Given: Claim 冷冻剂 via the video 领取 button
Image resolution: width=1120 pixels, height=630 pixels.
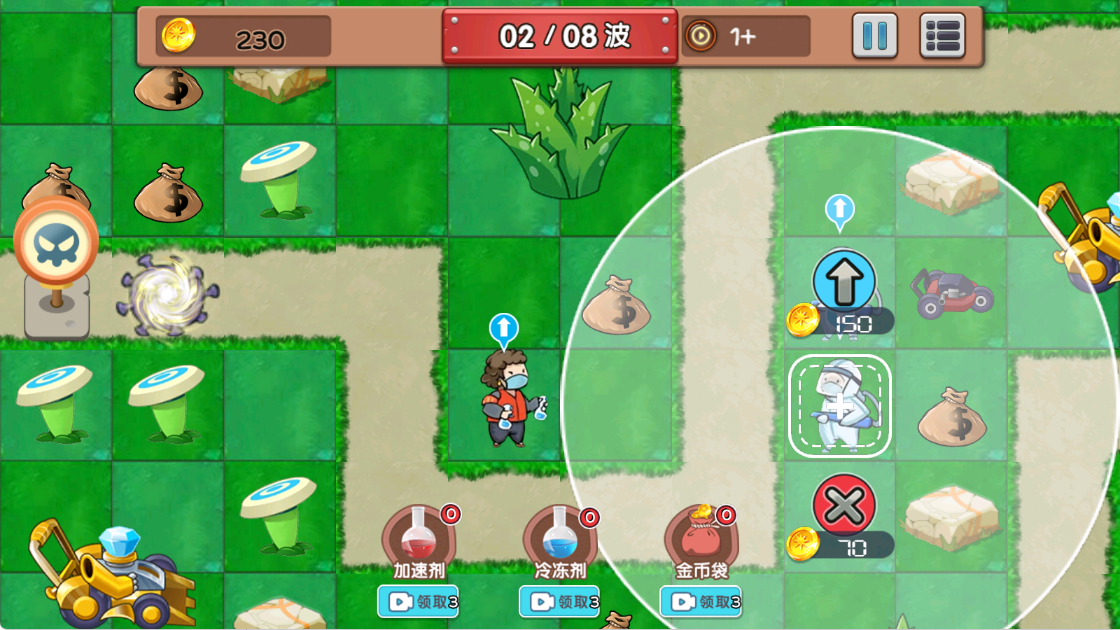Looking at the screenshot, I should click(x=559, y=602).
